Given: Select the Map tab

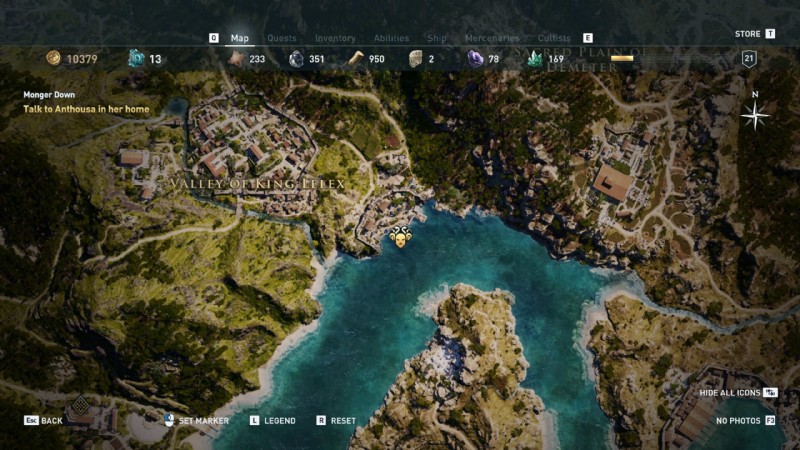Looking at the screenshot, I should click(x=240, y=38).
